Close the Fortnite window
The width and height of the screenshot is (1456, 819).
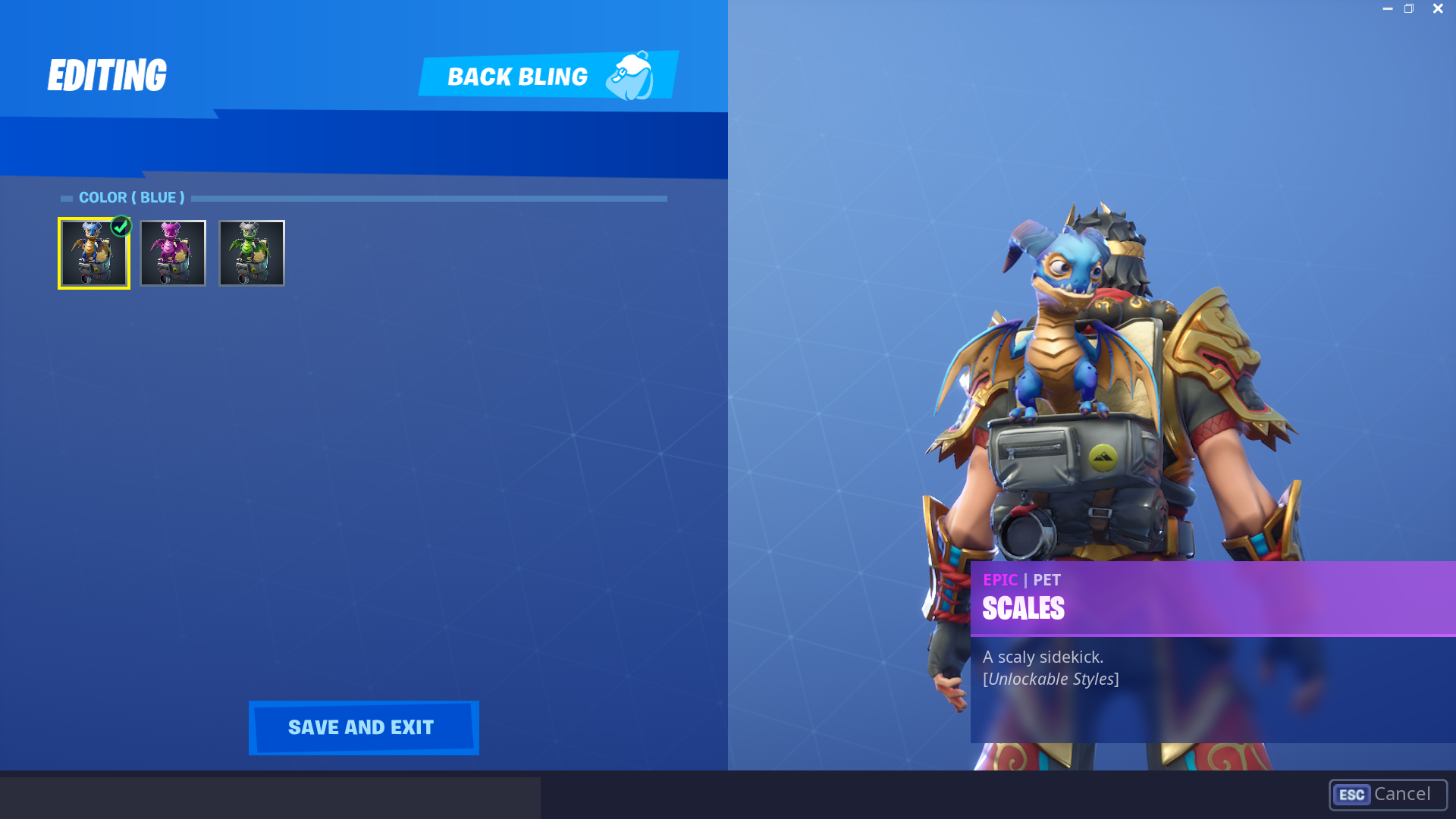[x=1438, y=8]
